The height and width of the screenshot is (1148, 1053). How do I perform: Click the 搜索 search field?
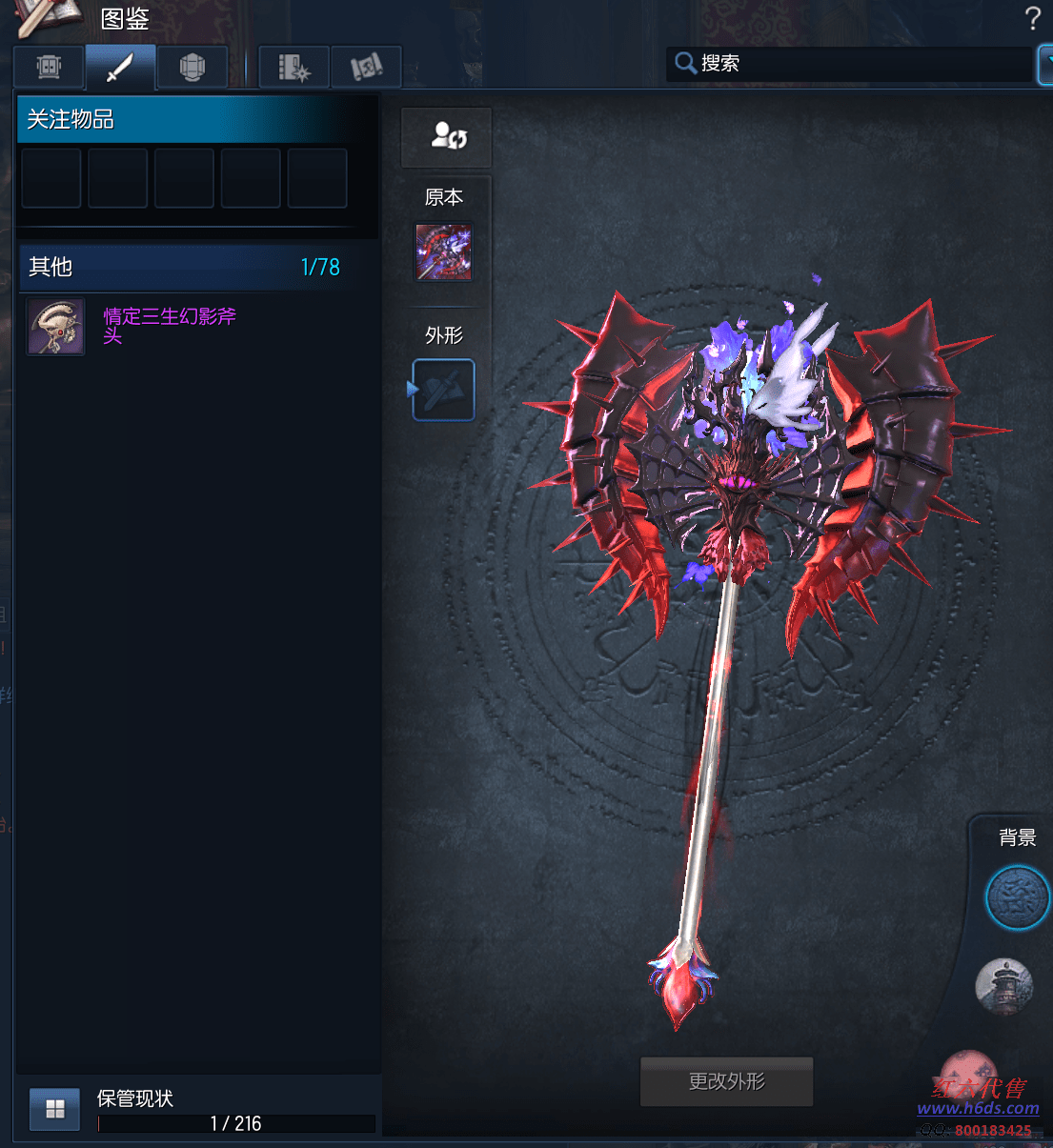pos(848,64)
